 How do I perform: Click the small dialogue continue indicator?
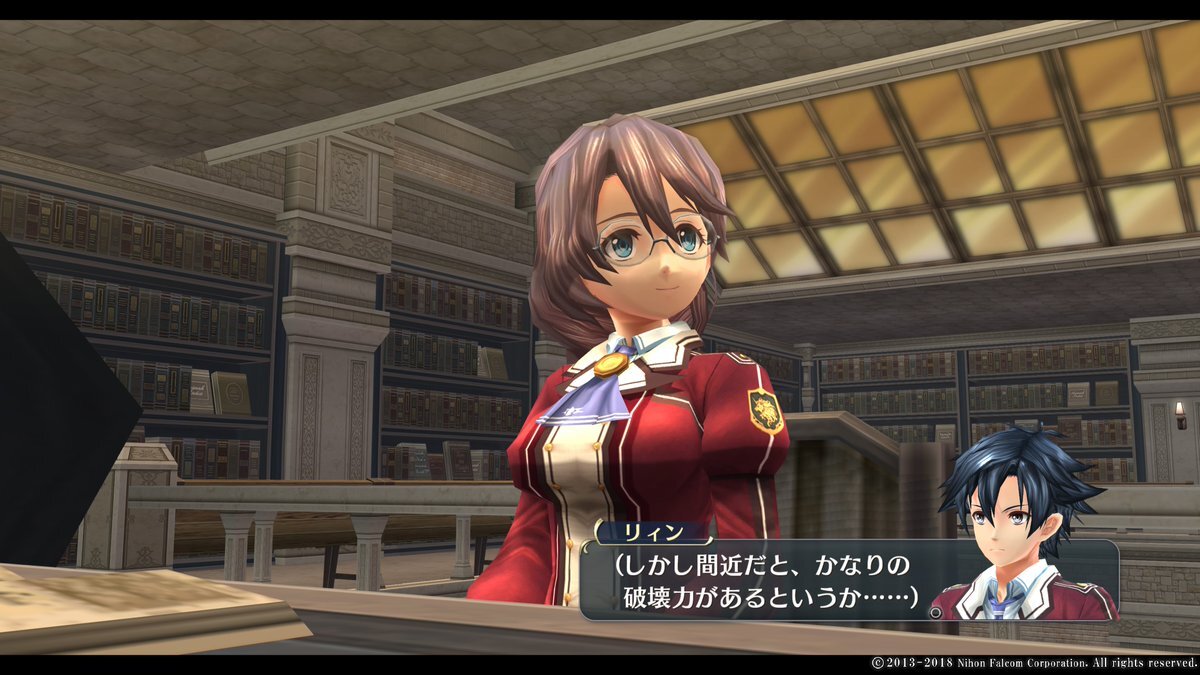coord(935,611)
